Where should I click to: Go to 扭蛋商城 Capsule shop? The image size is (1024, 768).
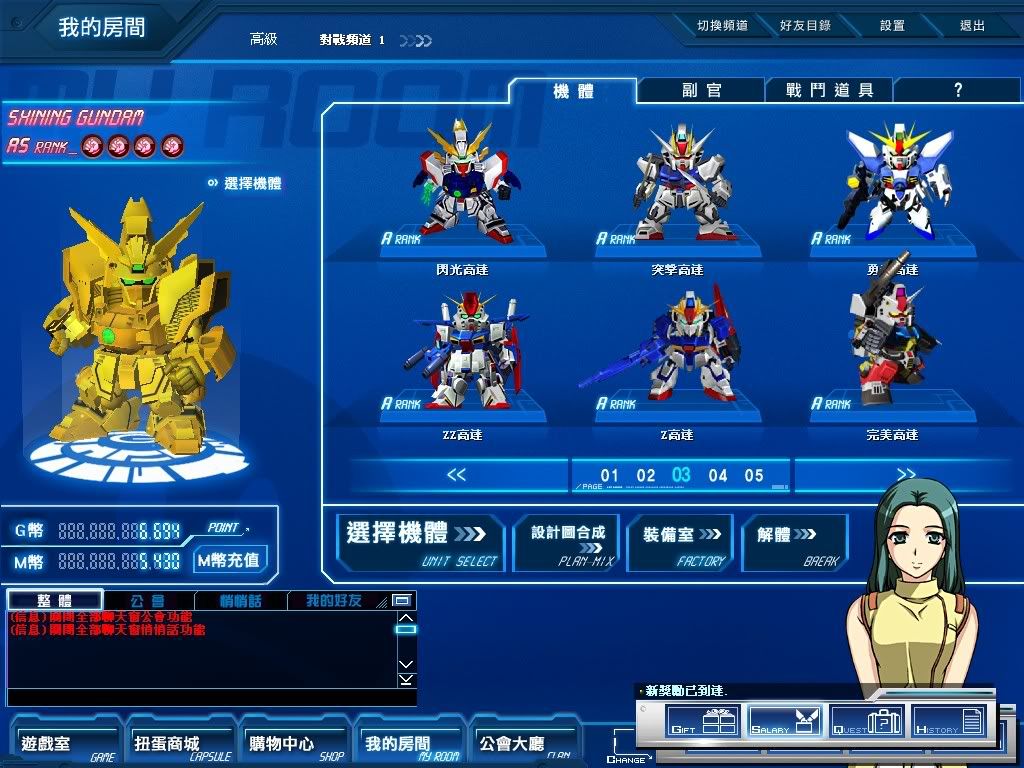pyautogui.click(x=178, y=744)
